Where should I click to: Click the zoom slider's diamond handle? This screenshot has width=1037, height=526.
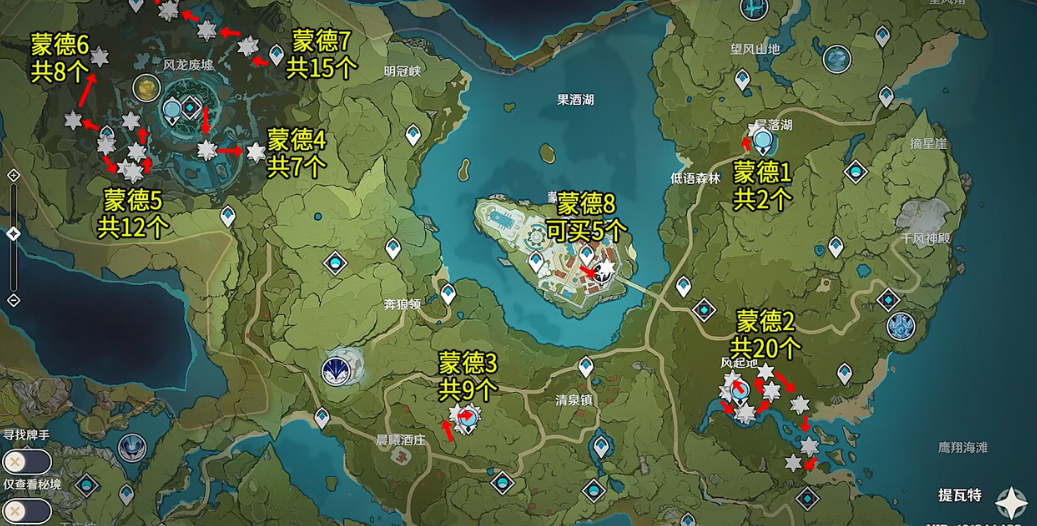pyautogui.click(x=13, y=233)
